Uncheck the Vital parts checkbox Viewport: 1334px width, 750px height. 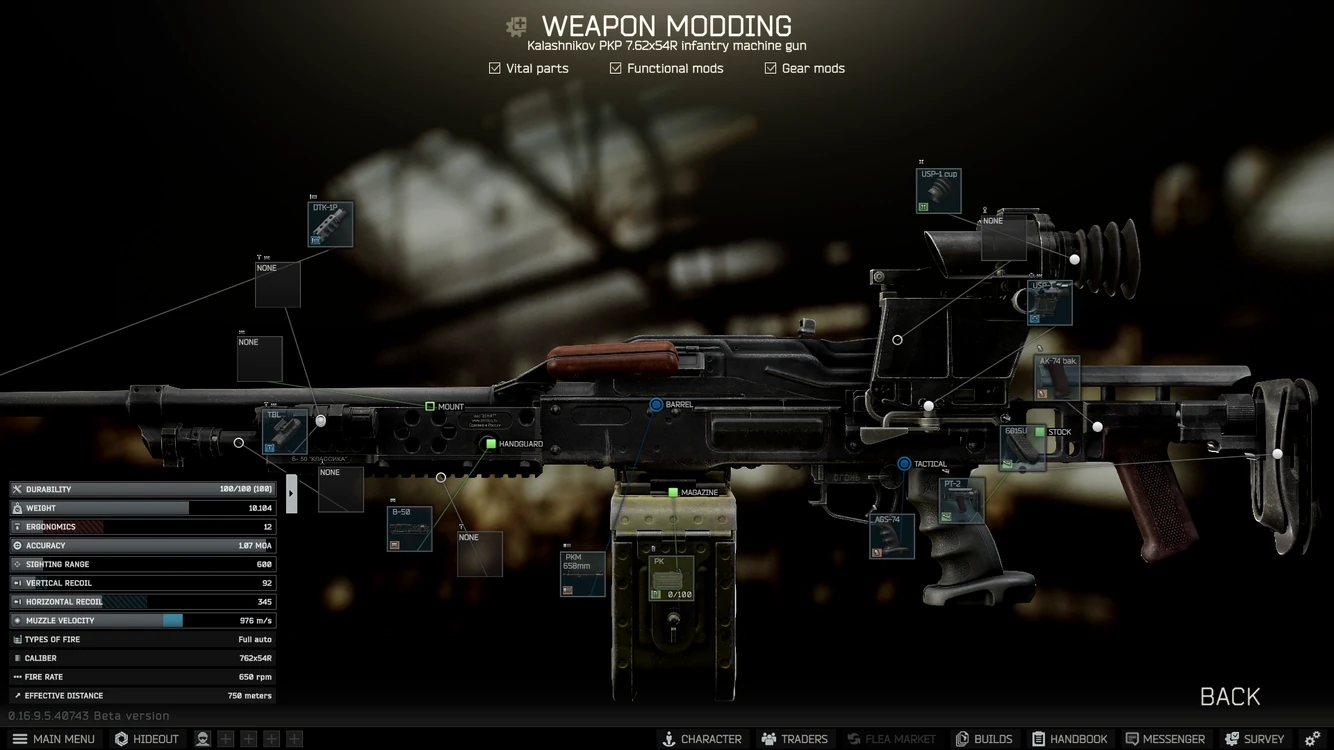(x=494, y=68)
